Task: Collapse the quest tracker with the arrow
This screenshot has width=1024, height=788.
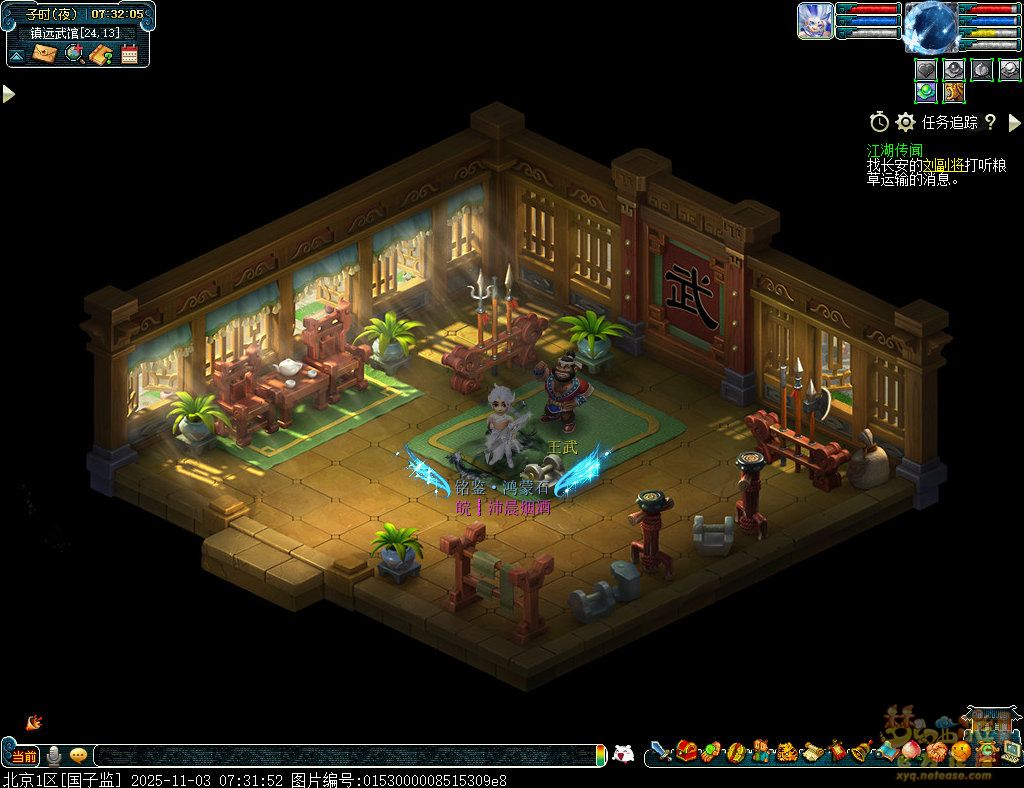Action: 1014,122
